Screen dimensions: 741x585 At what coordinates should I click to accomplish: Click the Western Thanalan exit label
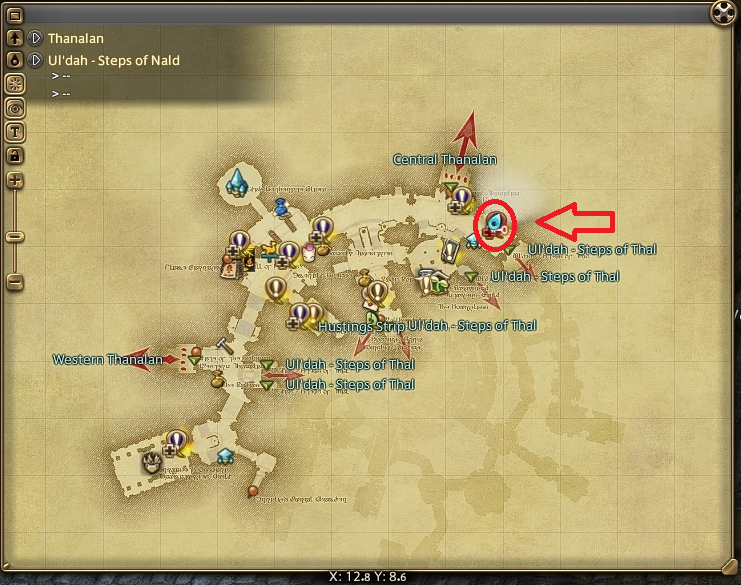pos(106,359)
